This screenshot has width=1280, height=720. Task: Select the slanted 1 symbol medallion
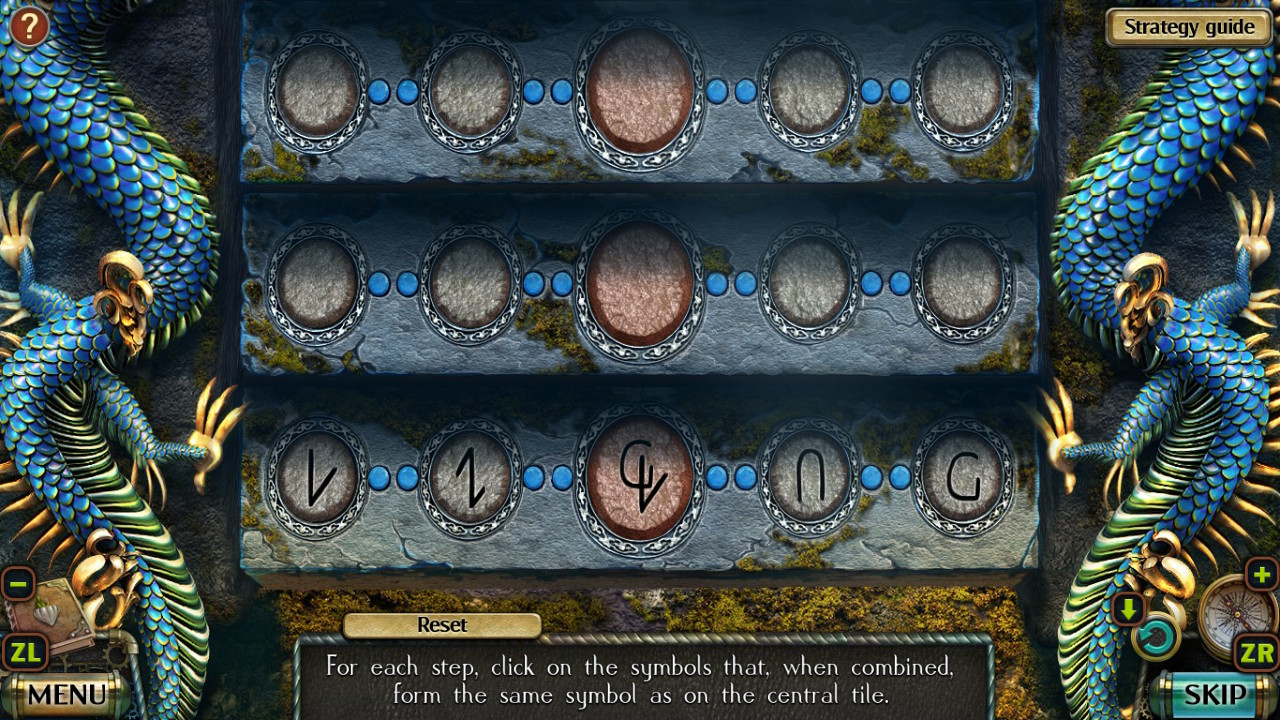[x=470, y=477]
